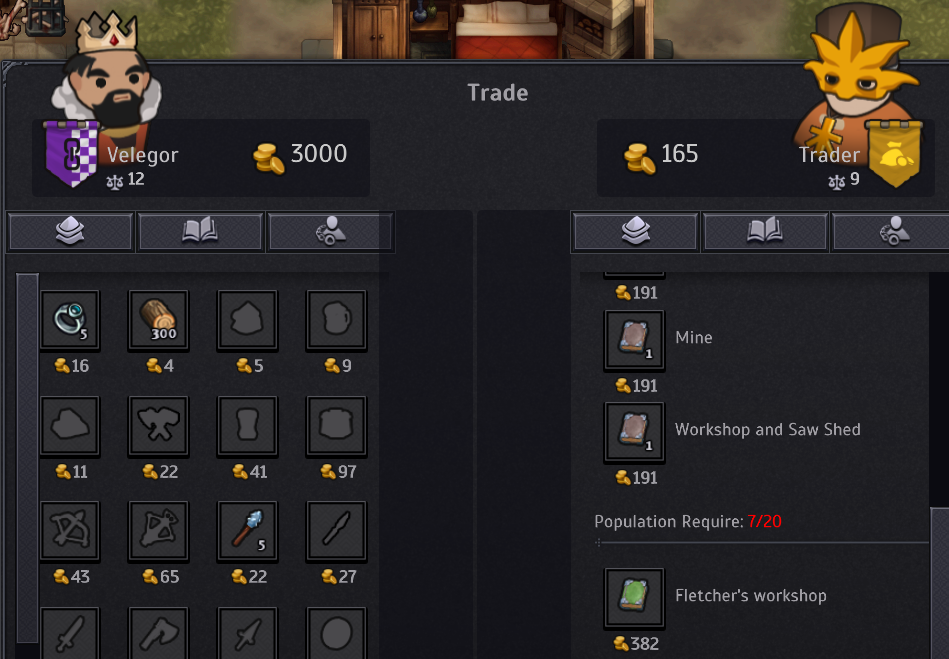Image resolution: width=949 pixels, height=659 pixels.
Task: Select the crossed hammers slot priced 22
Action: coord(158,426)
